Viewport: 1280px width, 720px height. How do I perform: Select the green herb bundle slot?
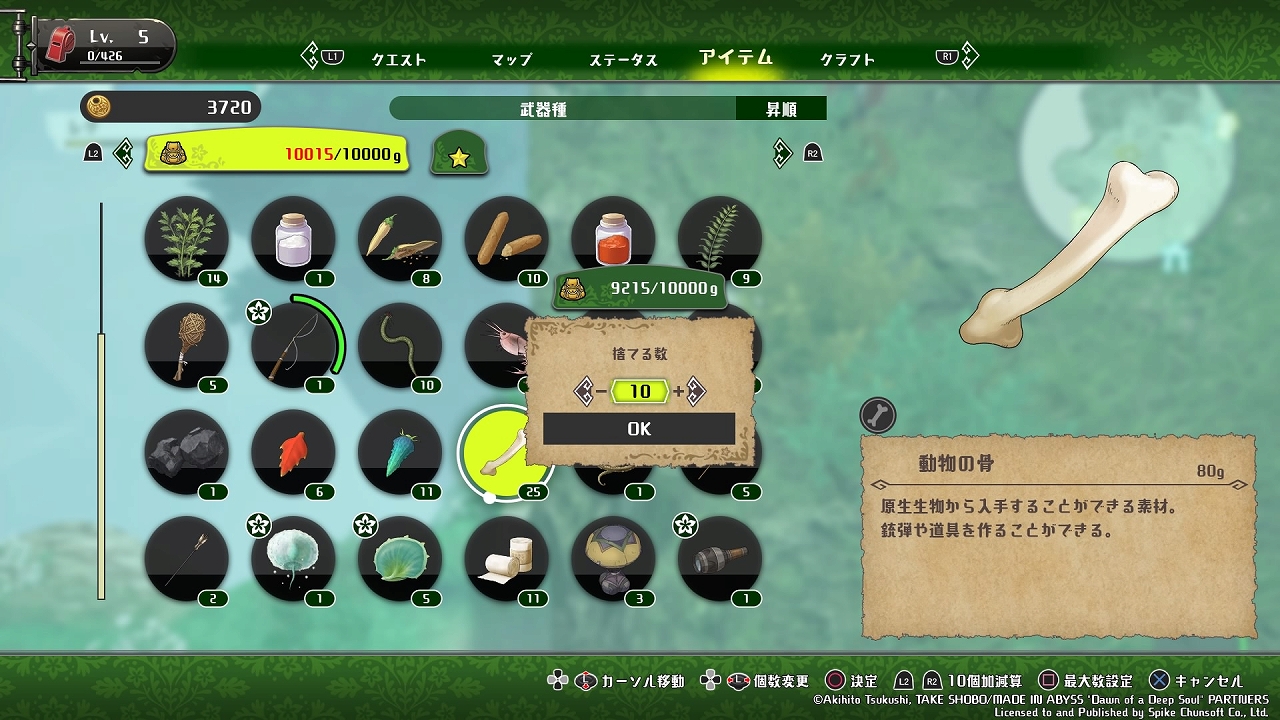pyautogui.click(x=186, y=240)
